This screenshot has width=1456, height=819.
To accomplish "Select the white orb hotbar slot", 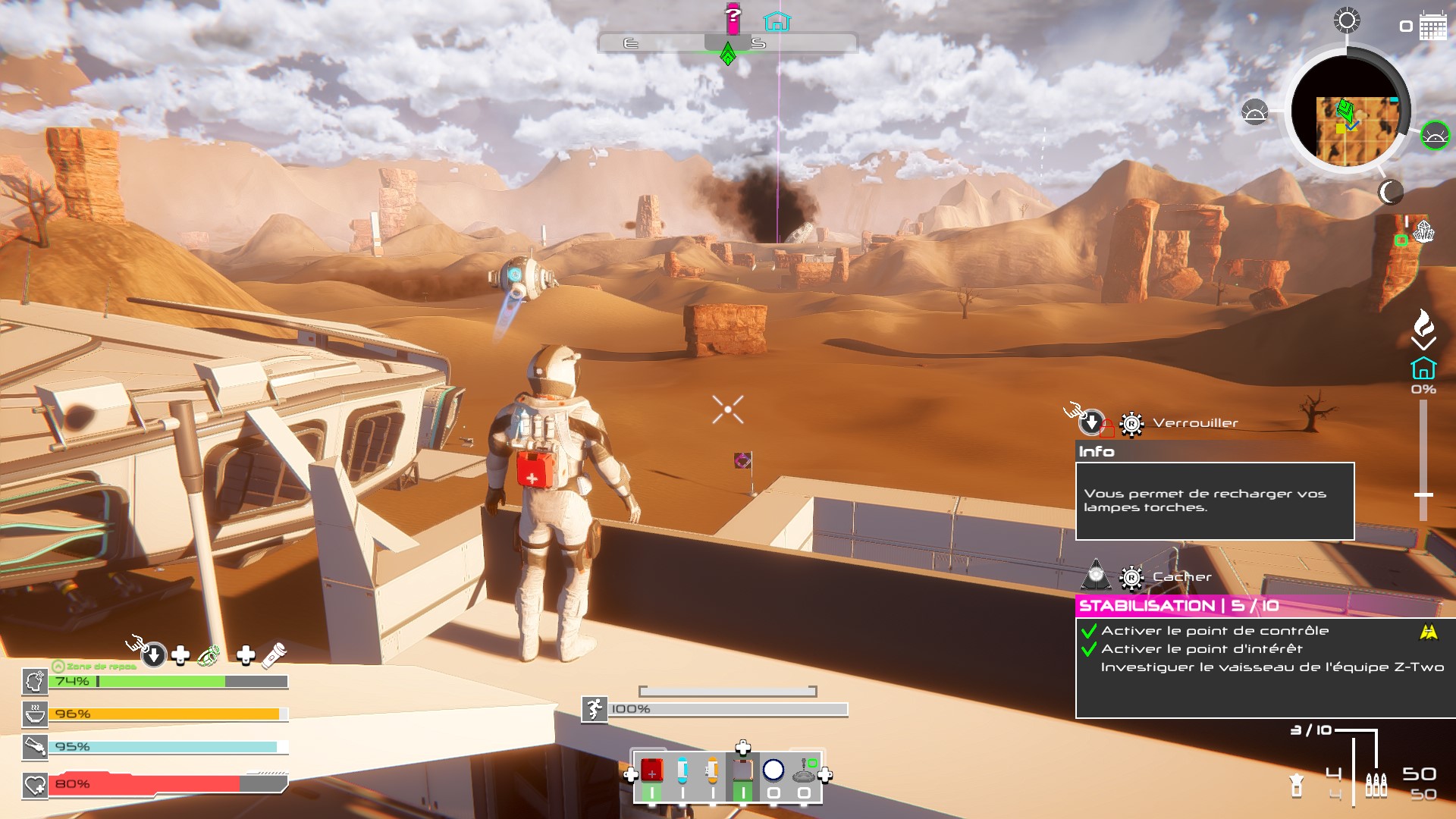I will (773, 771).
